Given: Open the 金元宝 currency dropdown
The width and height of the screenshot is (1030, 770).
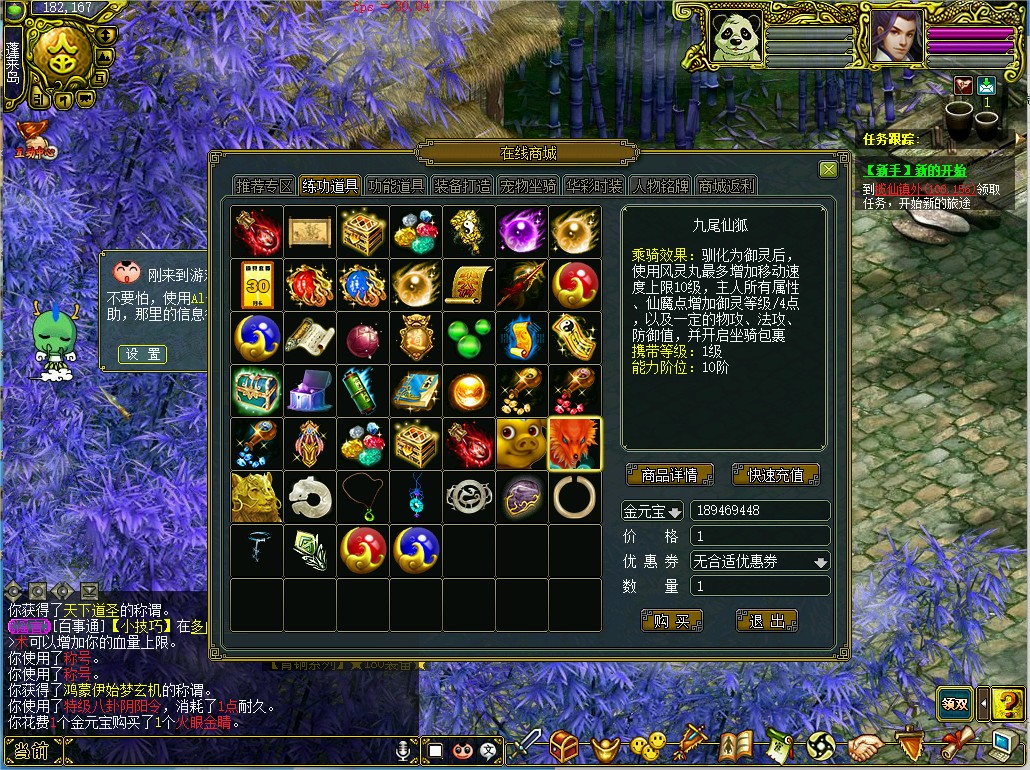Looking at the screenshot, I should 652,511.
